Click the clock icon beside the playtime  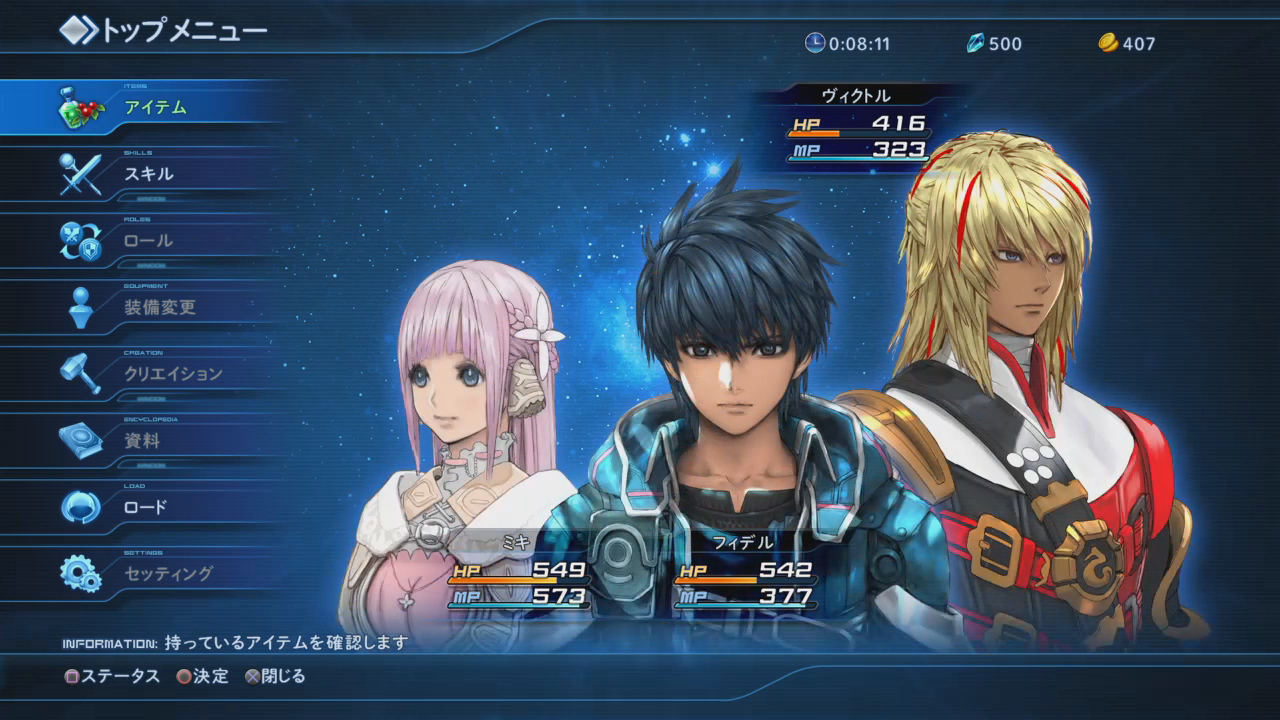[816, 43]
